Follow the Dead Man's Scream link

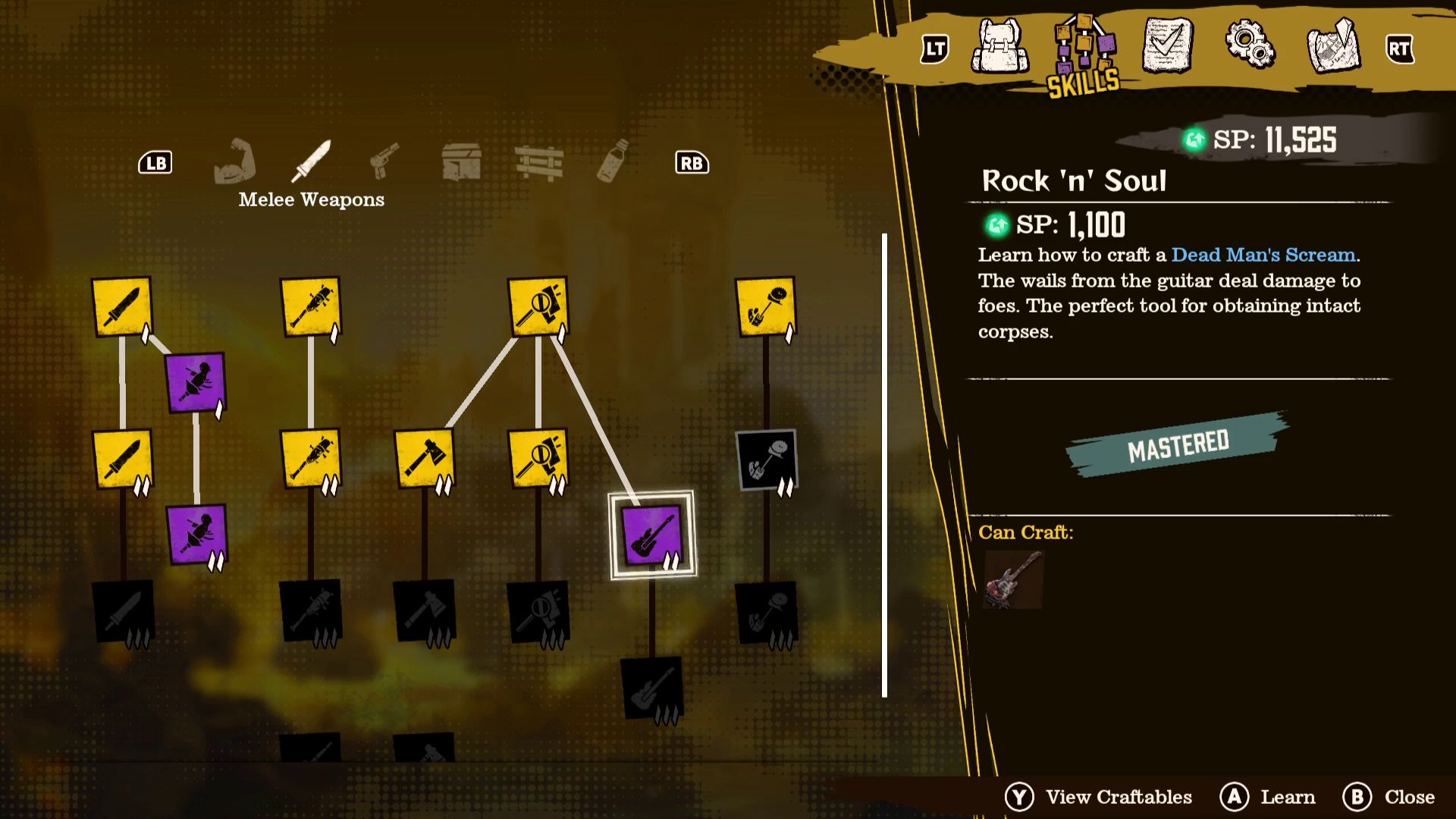pos(1263,255)
